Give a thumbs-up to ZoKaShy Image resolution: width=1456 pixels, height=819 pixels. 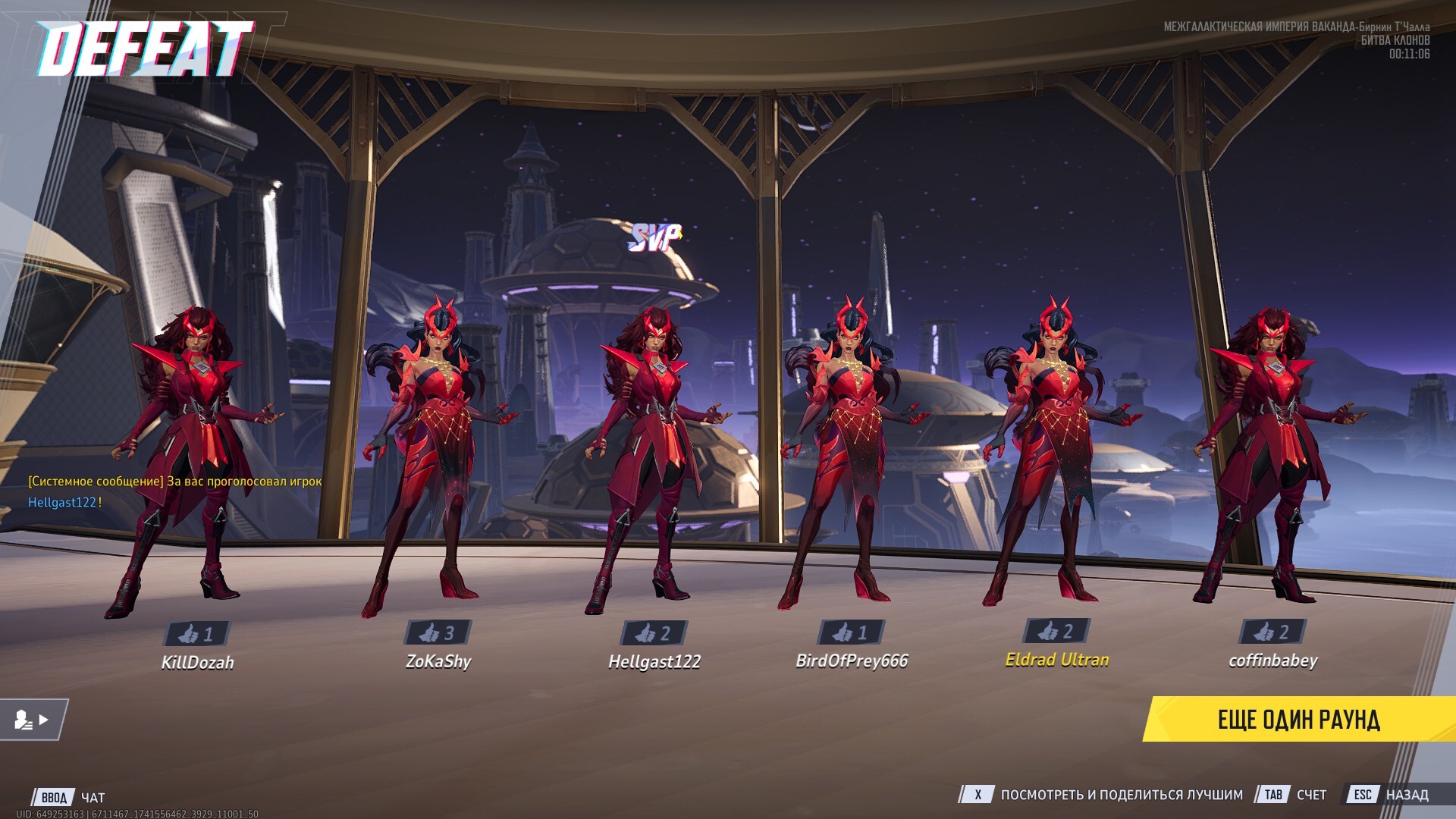438,632
